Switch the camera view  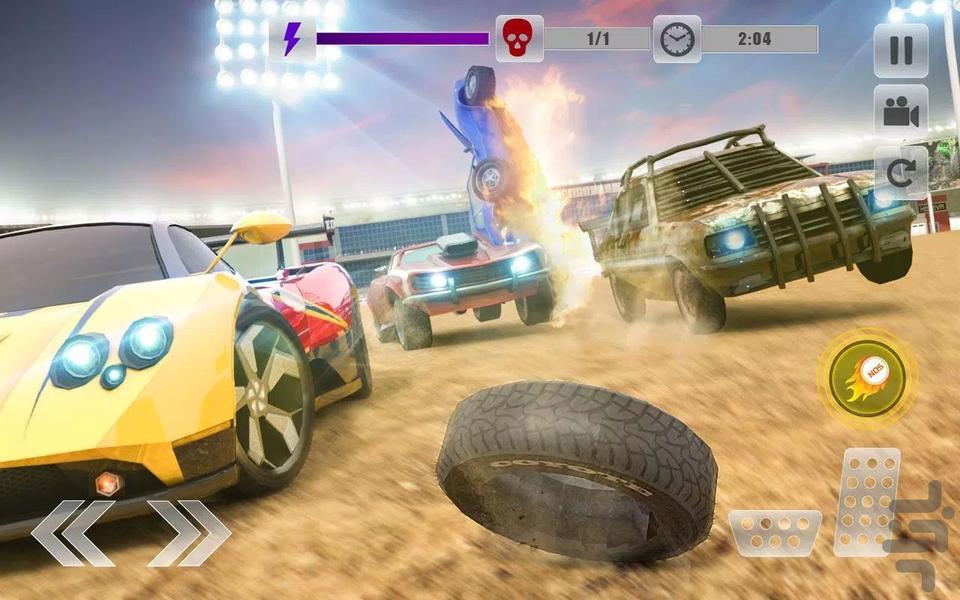[900, 112]
